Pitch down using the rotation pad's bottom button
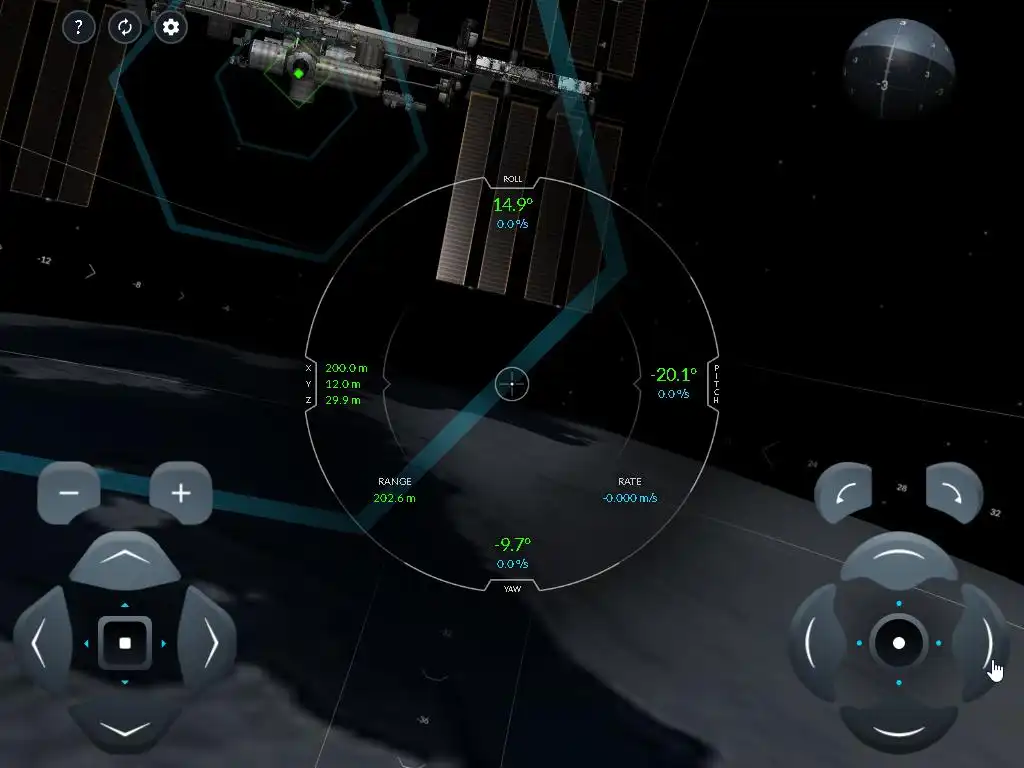Image resolution: width=1024 pixels, height=768 pixels. point(898,727)
